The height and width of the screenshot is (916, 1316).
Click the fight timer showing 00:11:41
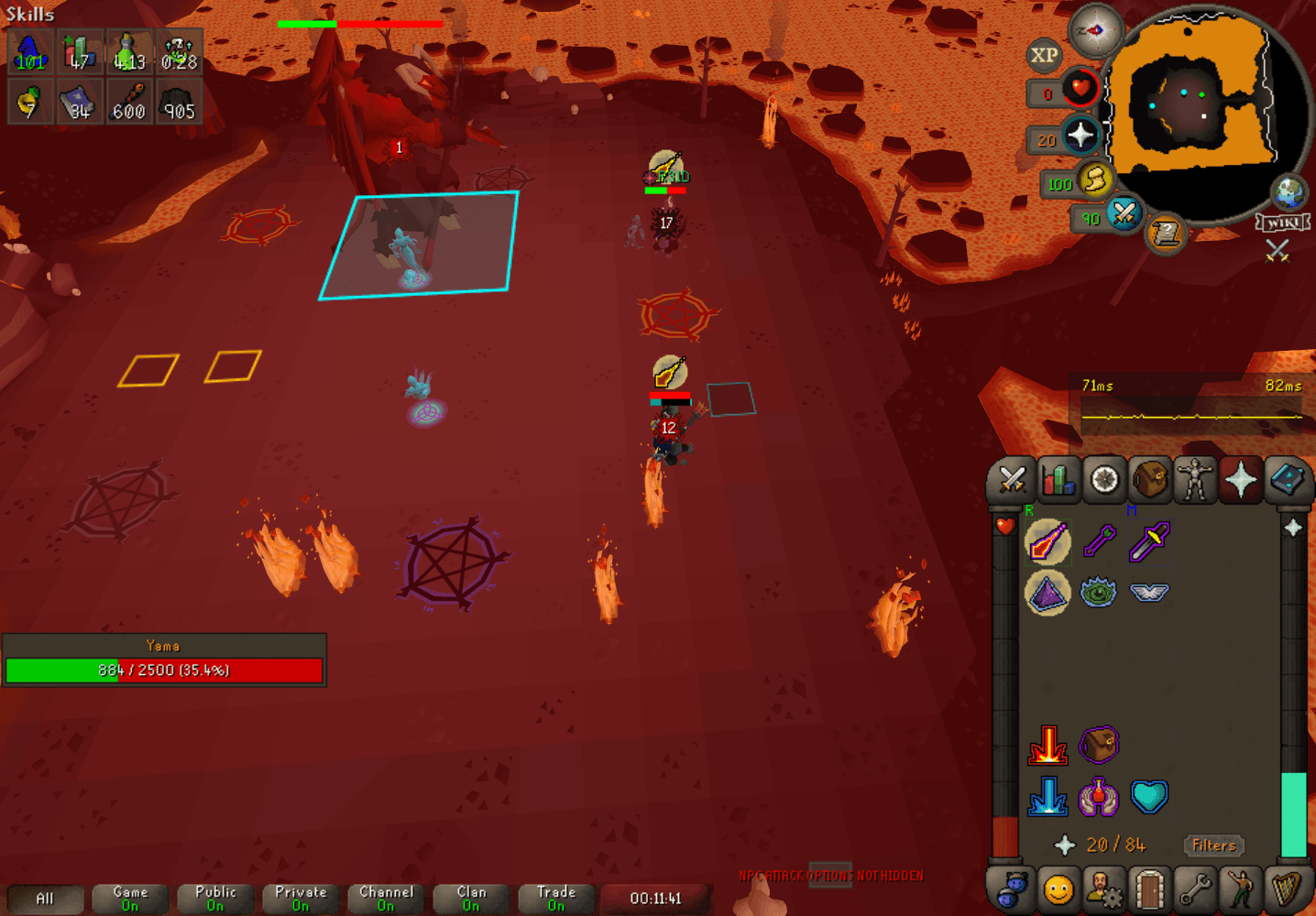click(x=656, y=899)
